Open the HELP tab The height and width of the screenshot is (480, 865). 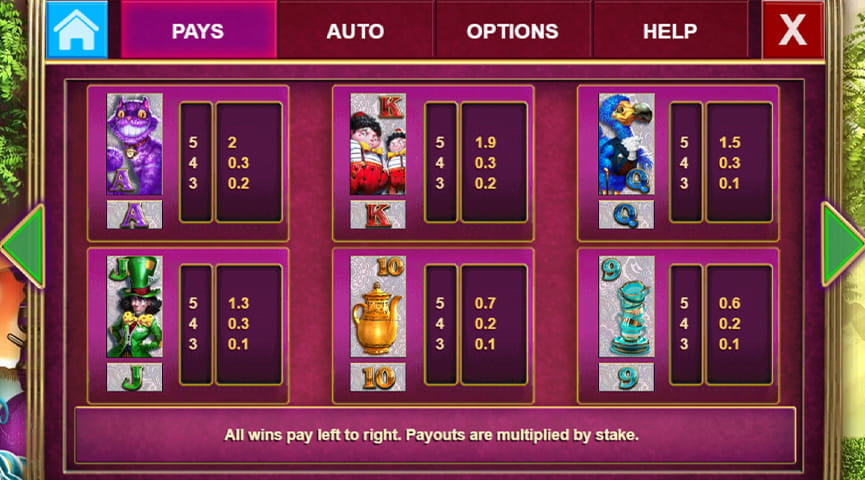(x=670, y=30)
